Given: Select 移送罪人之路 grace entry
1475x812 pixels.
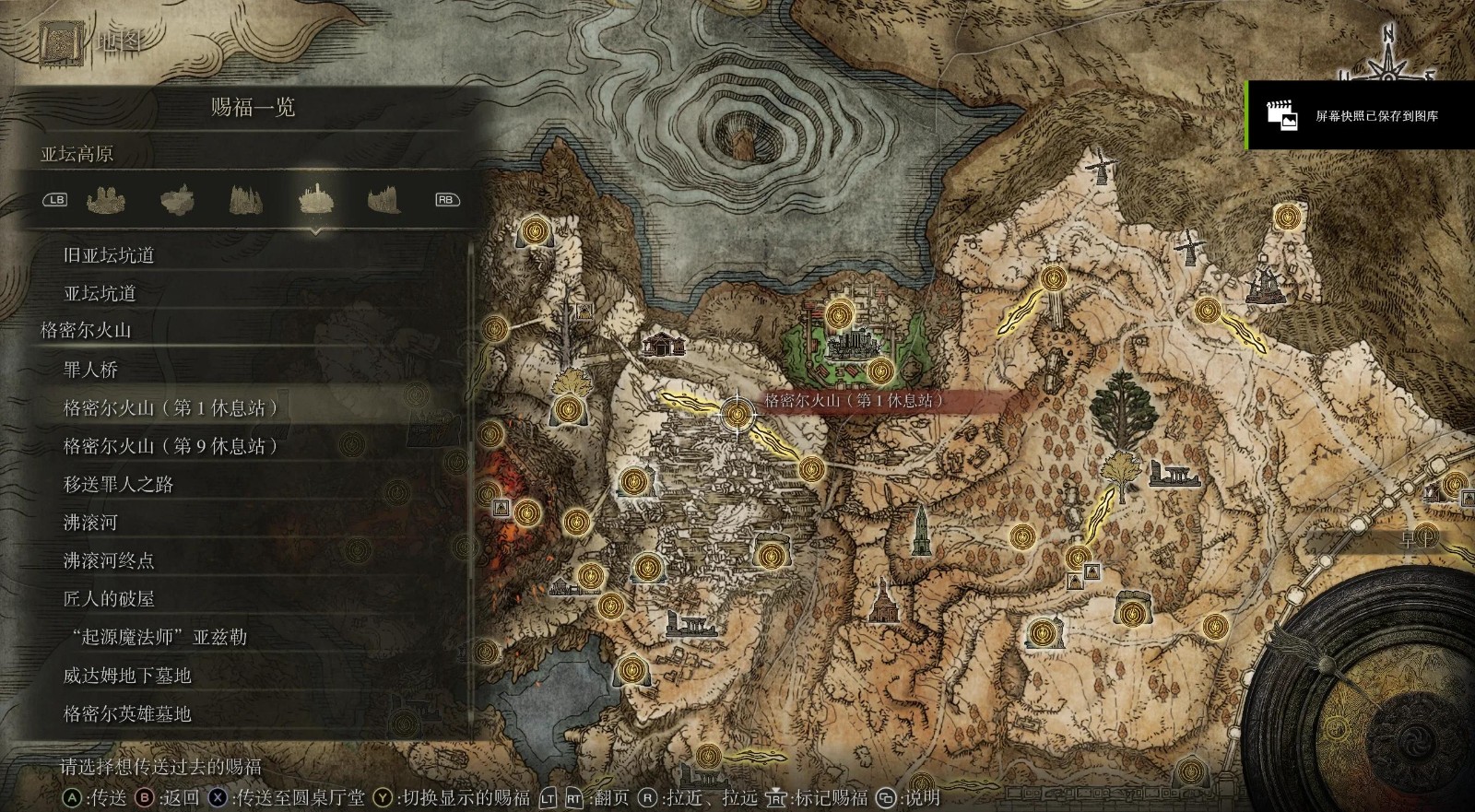Looking at the screenshot, I should (x=118, y=484).
